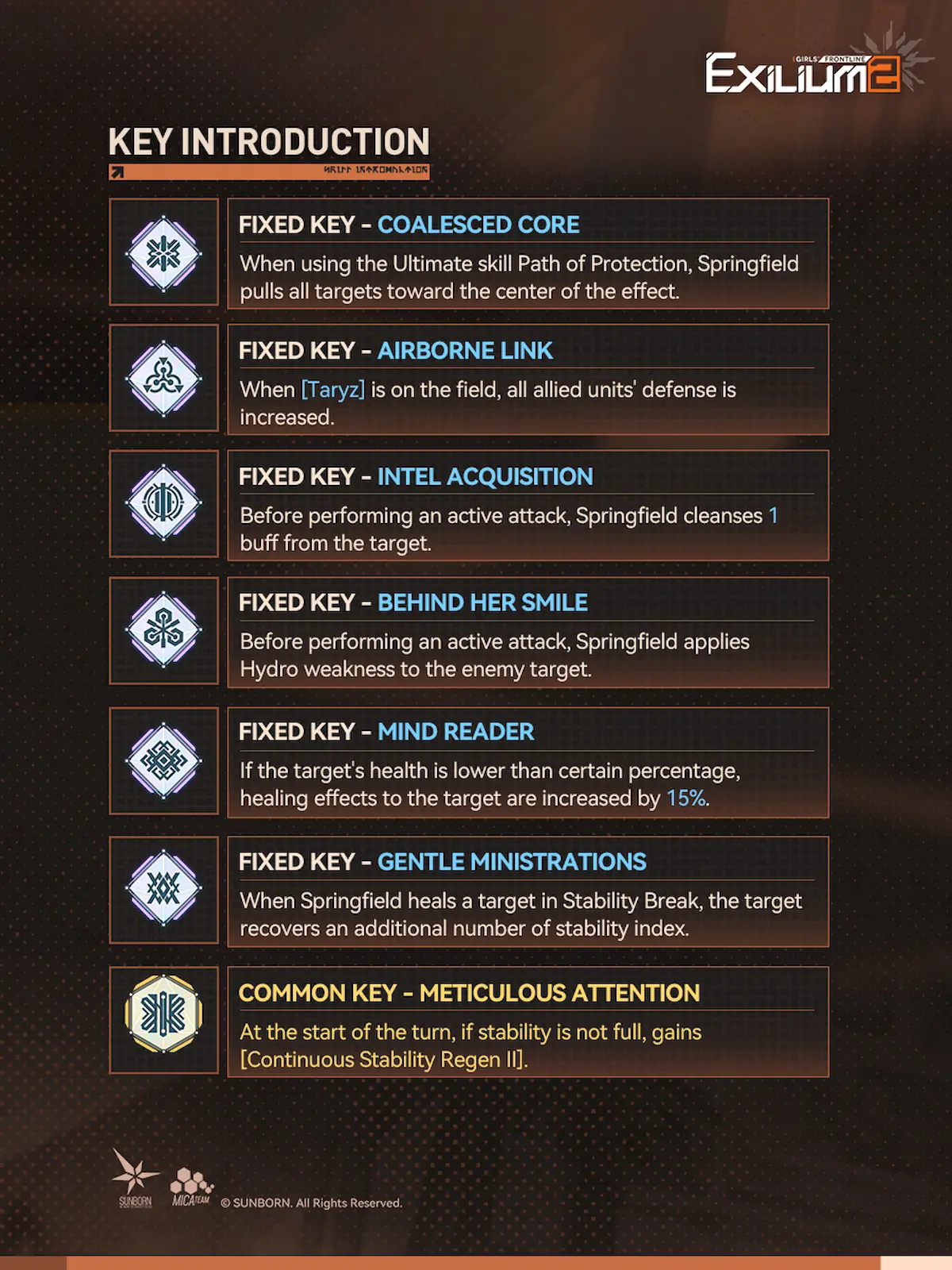952x1270 pixels.
Task: Open the Coalesced Core description panel
Action: (x=528, y=254)
